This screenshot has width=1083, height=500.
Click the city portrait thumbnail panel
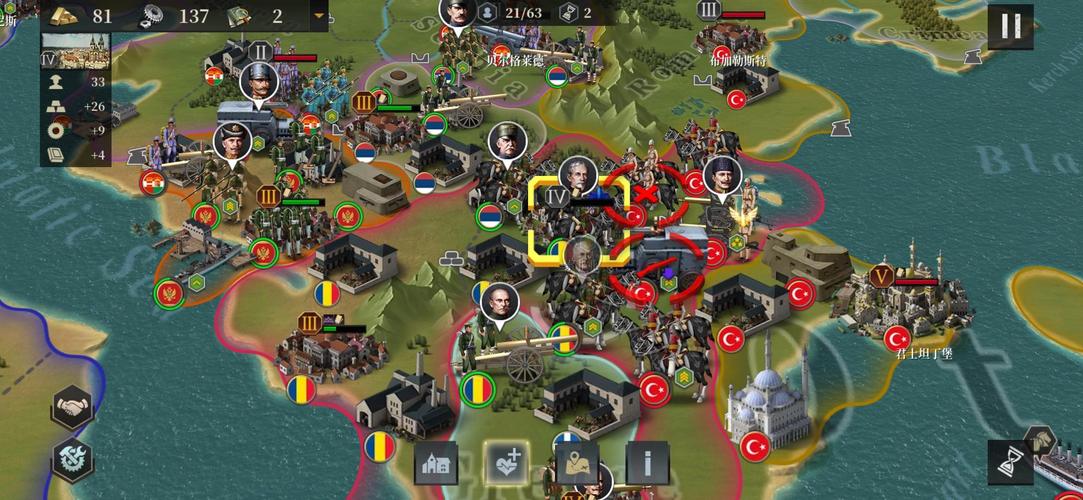pos(76,50)
